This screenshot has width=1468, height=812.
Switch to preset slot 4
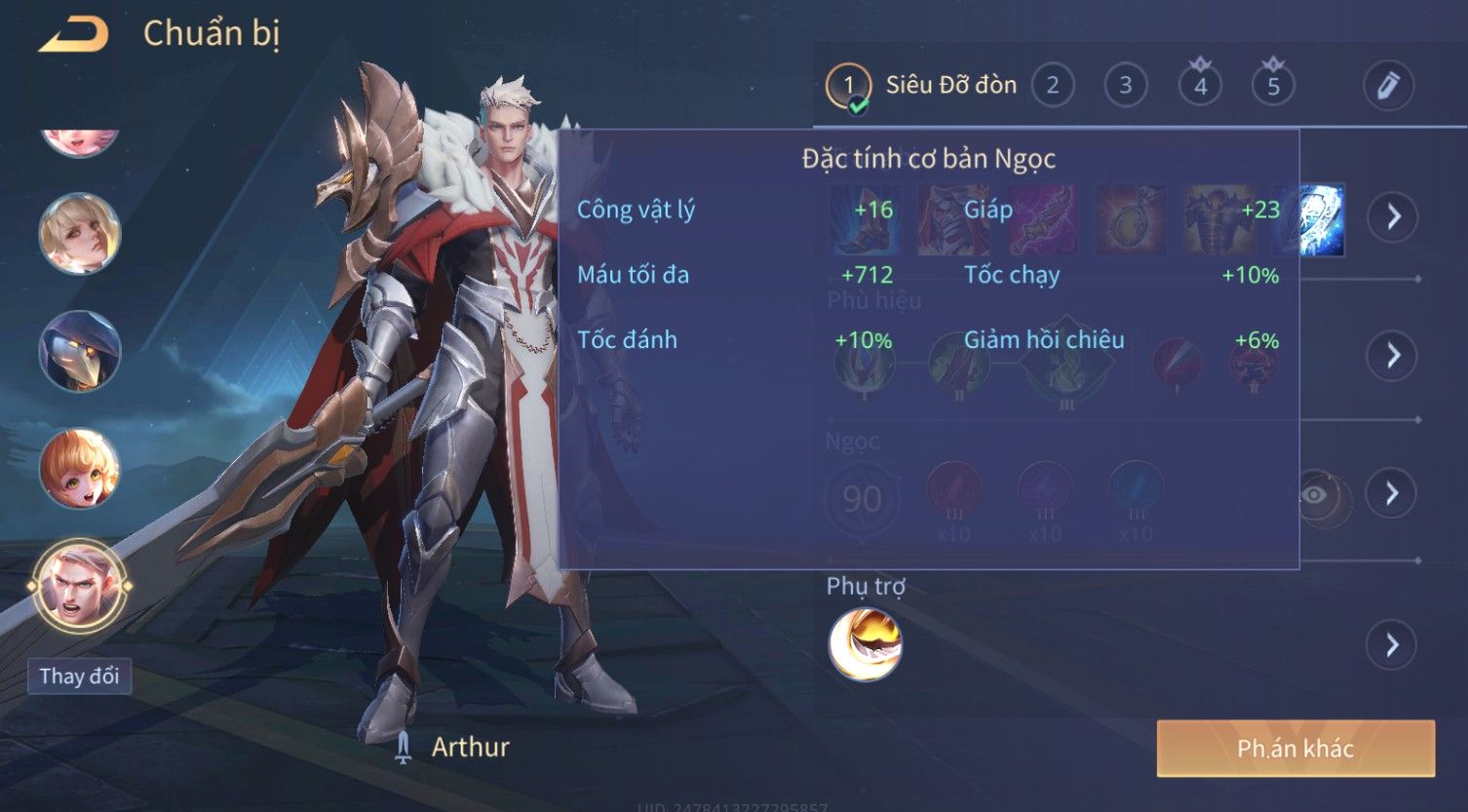(1200, 86)
